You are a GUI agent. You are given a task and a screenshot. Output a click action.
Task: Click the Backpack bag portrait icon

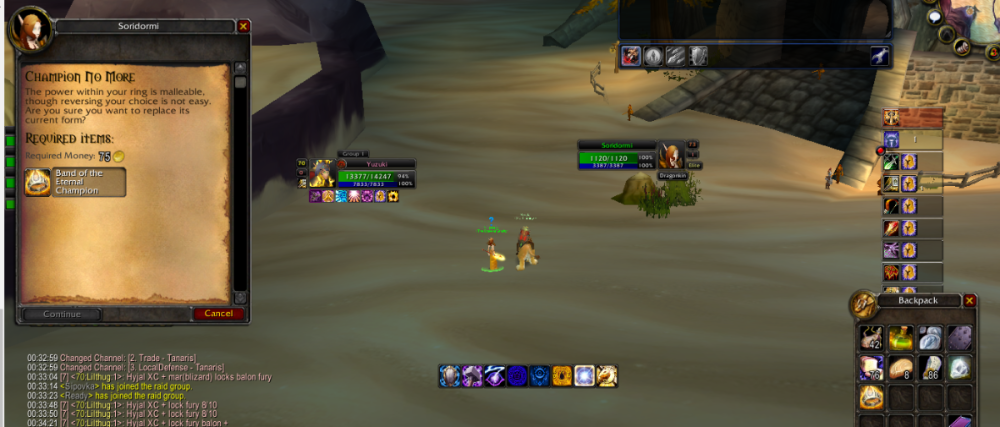point(863,305)
